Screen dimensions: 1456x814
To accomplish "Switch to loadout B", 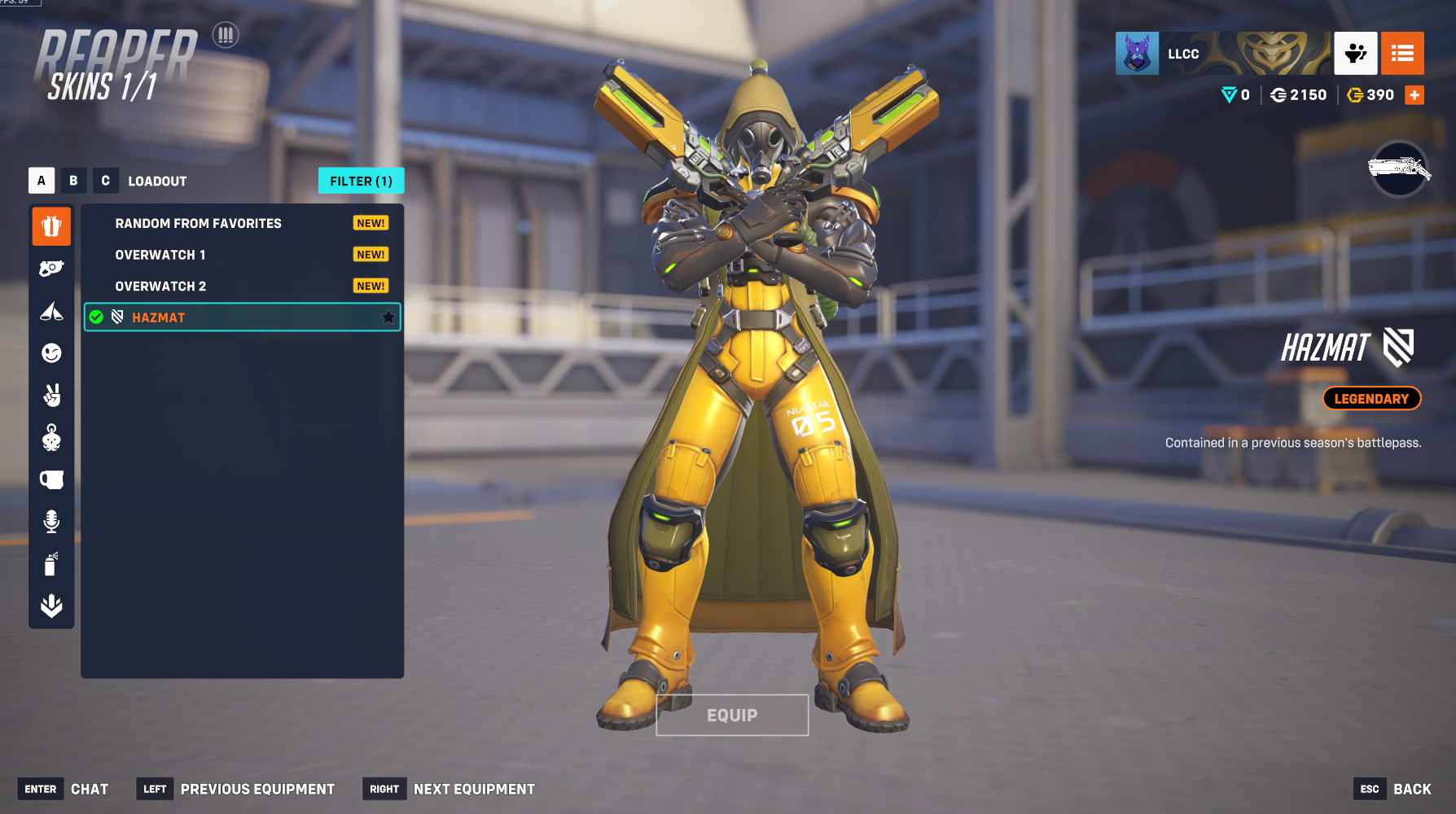I will 73,181.
